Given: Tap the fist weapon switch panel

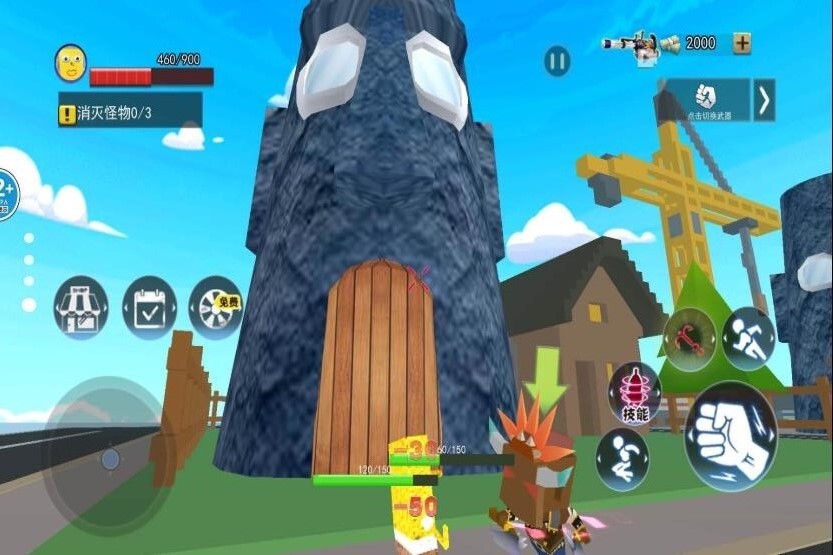Looking at the screenshot, I should [x=707, y=100].
